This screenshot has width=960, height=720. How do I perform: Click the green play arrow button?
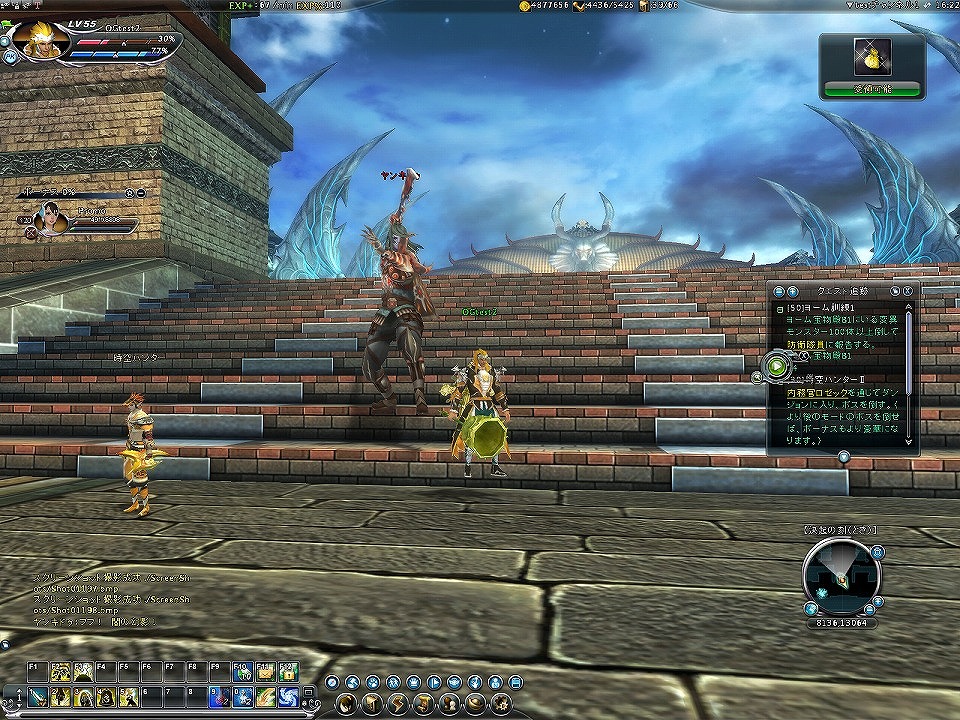(x=777, y=366)
